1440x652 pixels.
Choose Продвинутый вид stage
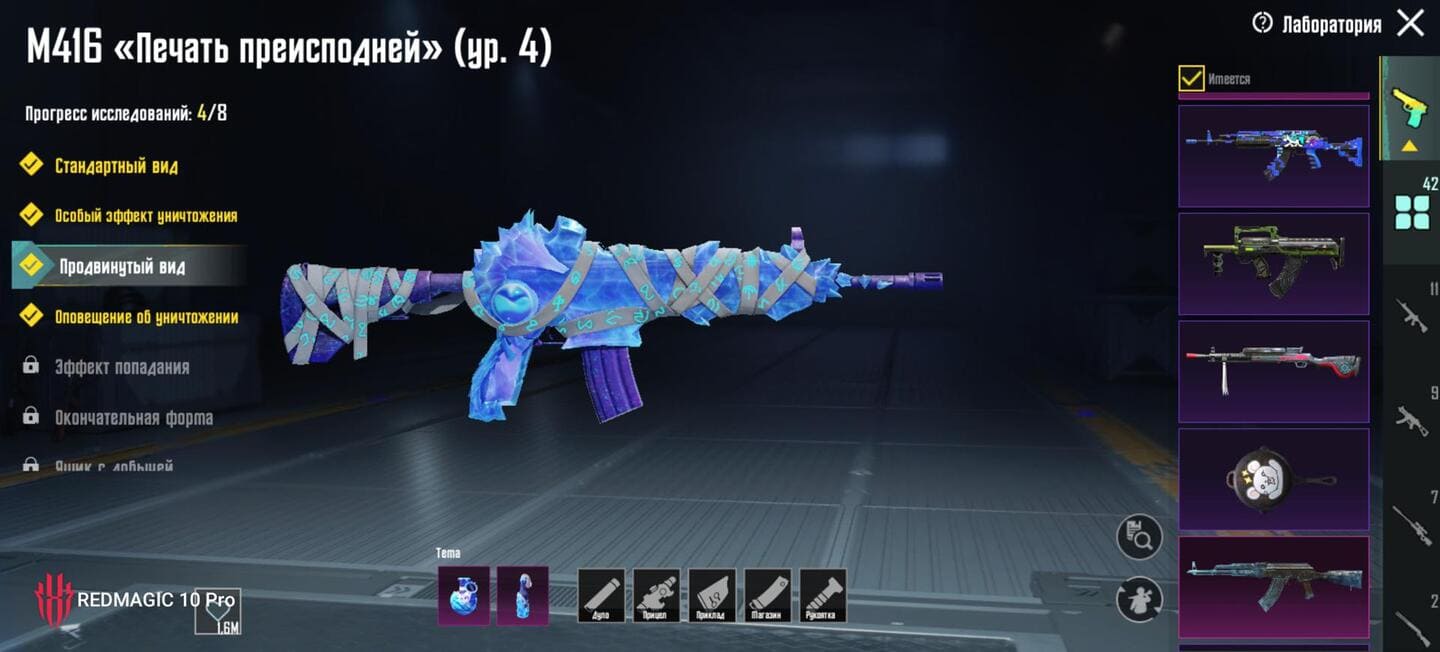(x=121, y=267)
